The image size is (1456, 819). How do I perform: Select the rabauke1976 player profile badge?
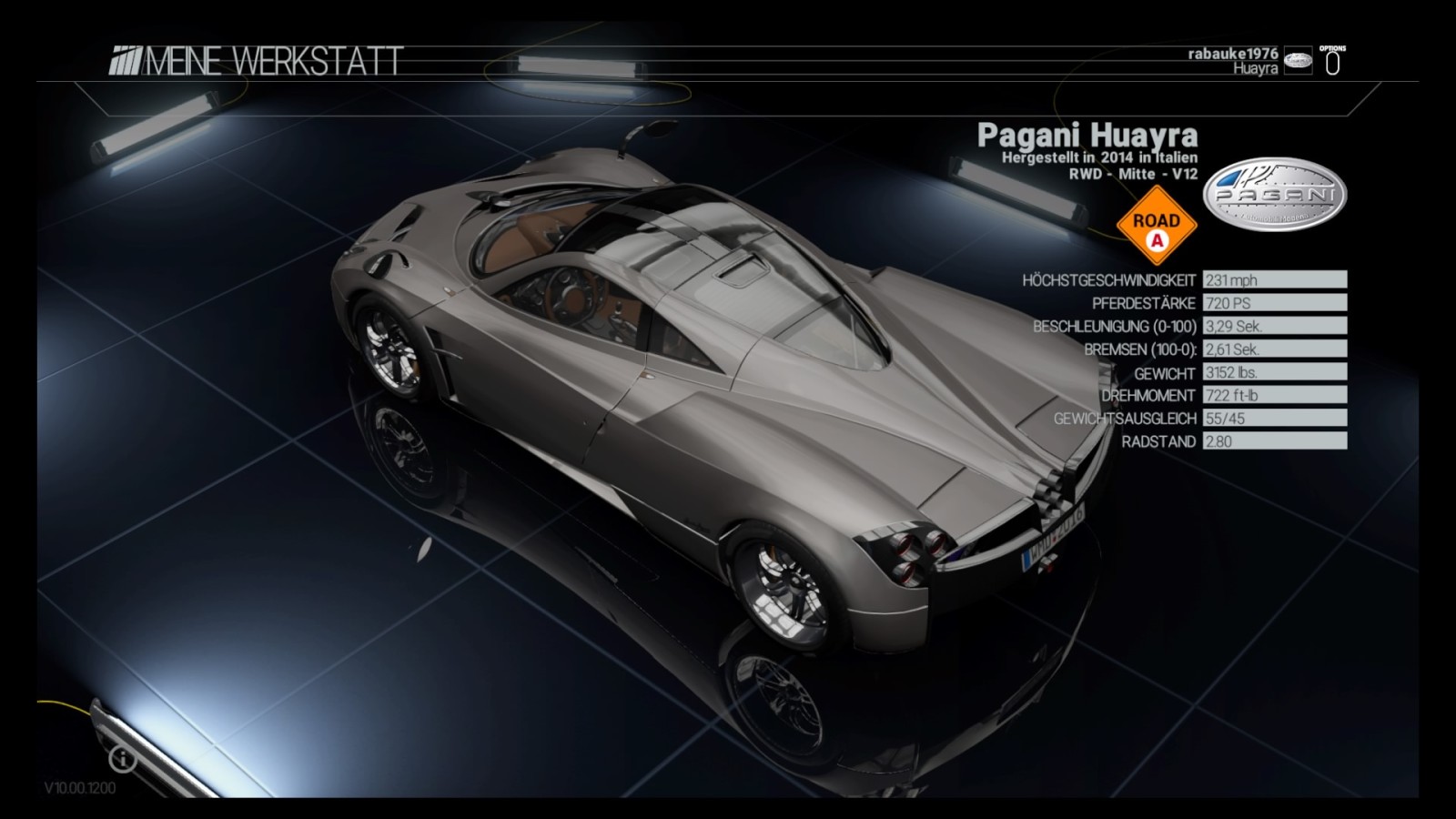pos(1298,62)
